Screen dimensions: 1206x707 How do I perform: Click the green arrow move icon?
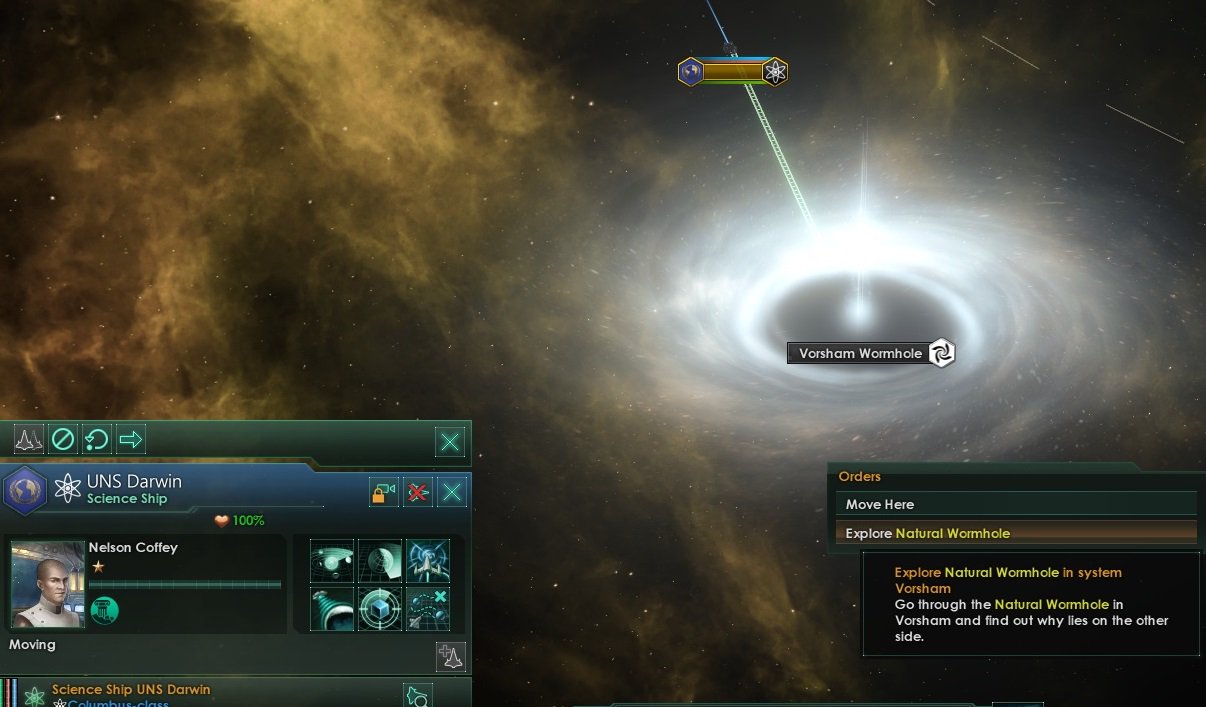click(x=131, y=439)
